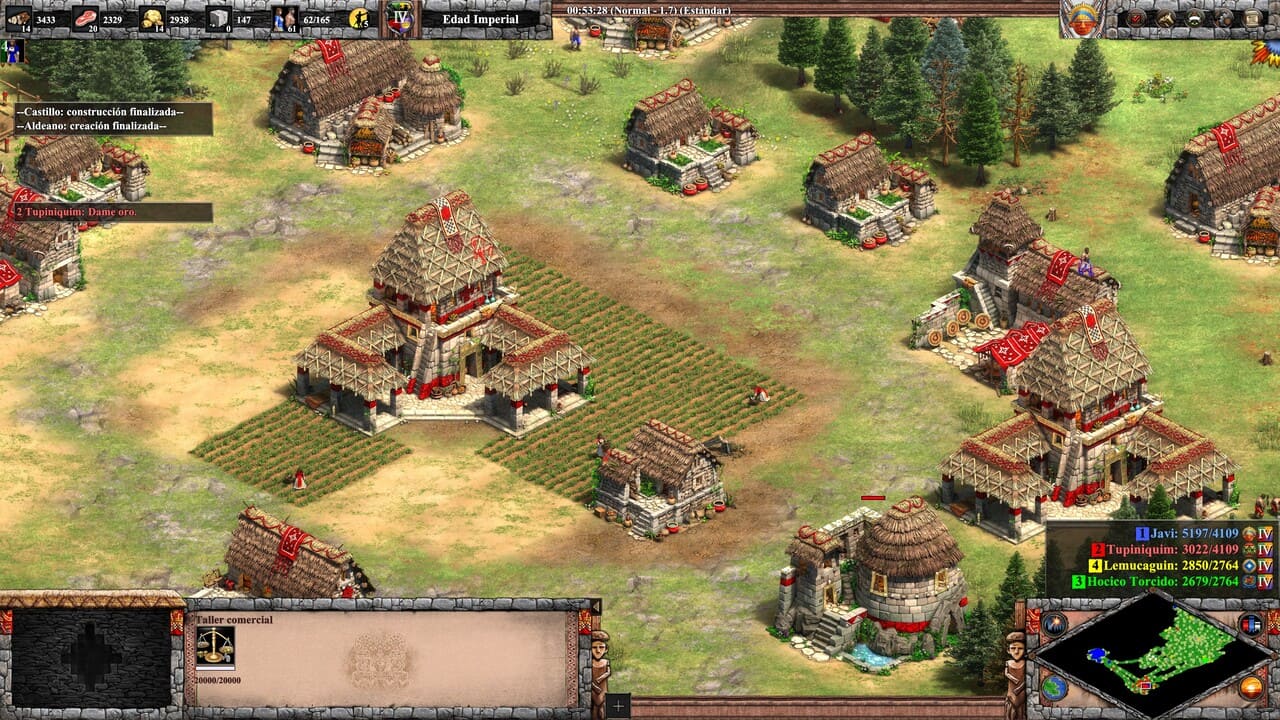
Task: Open the in-game chat icon
Action: coord(1192,17)
